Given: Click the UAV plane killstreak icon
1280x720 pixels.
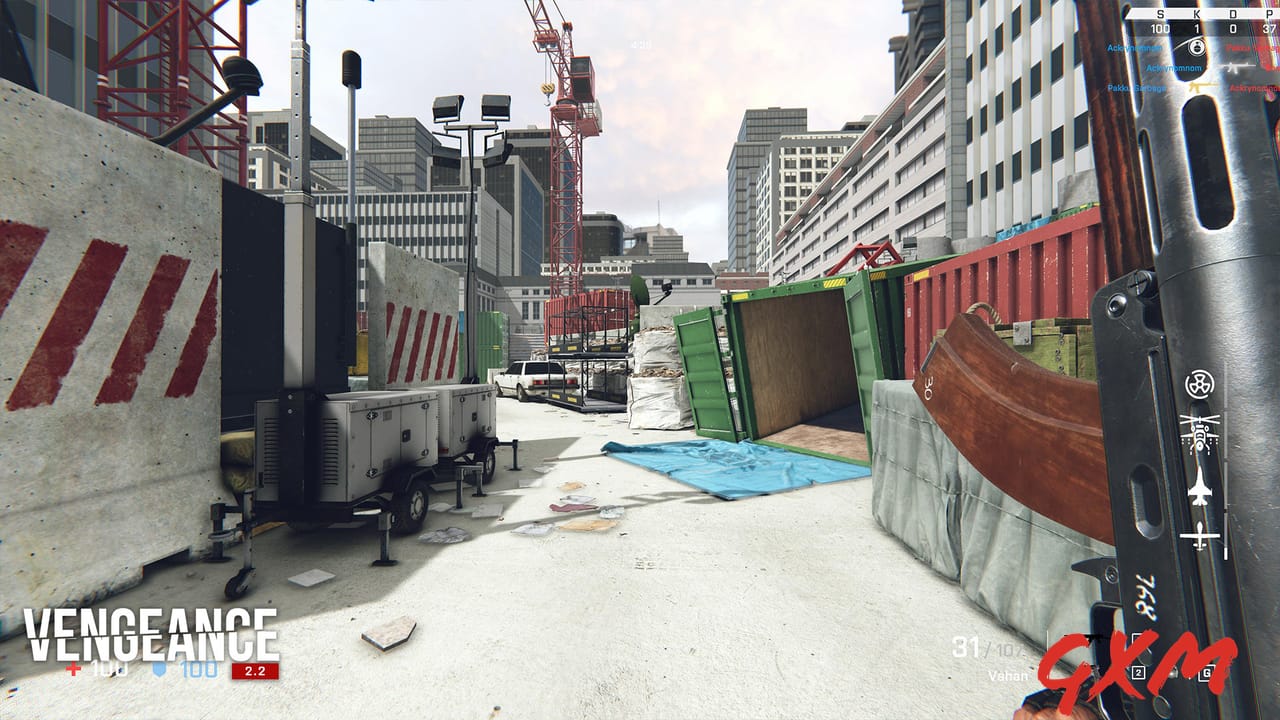Looking at the screenshot, I should 1200,534.
